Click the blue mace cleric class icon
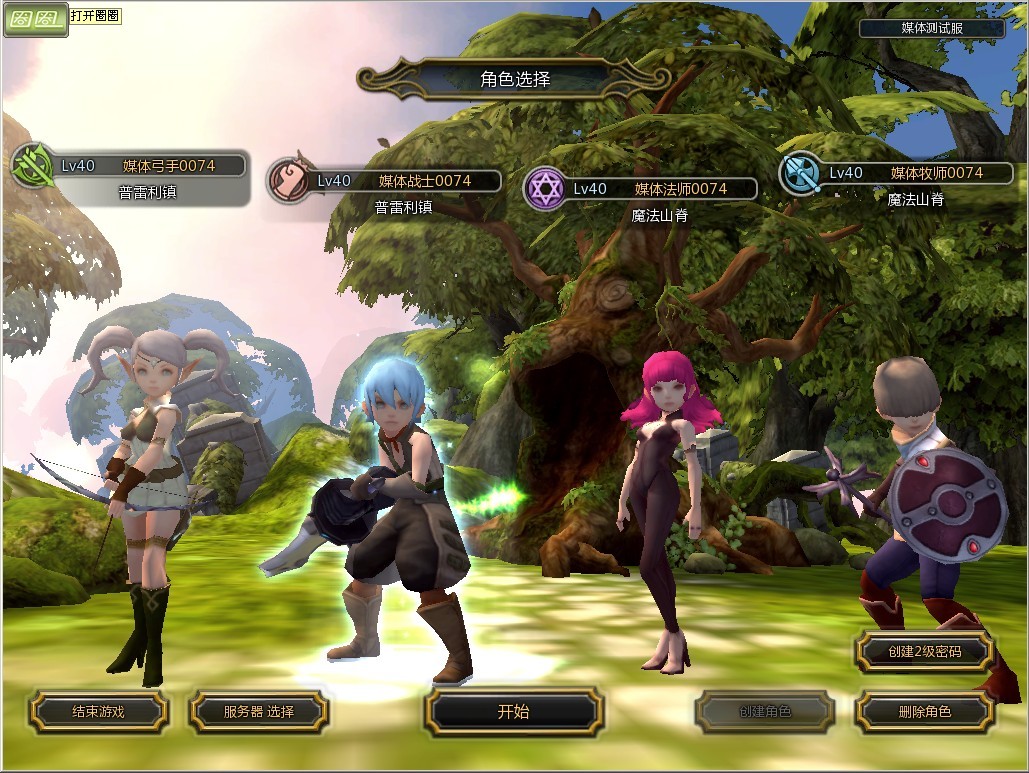This screenshot has width=1029, height=773. pyautogui.click(x=801, y=173)
